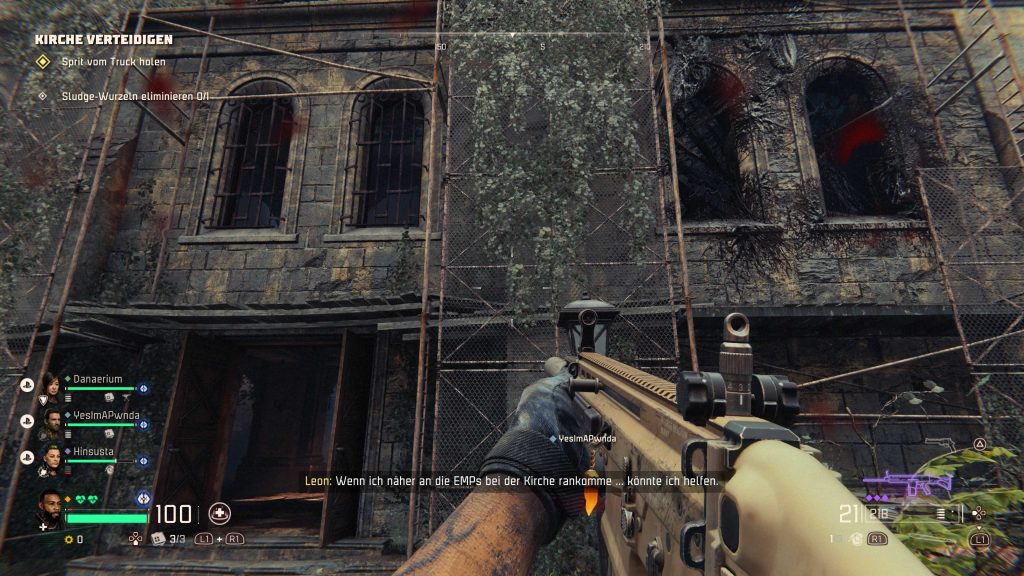Click the 'Kirche verteidigen' mission title

tap(104, 39)
